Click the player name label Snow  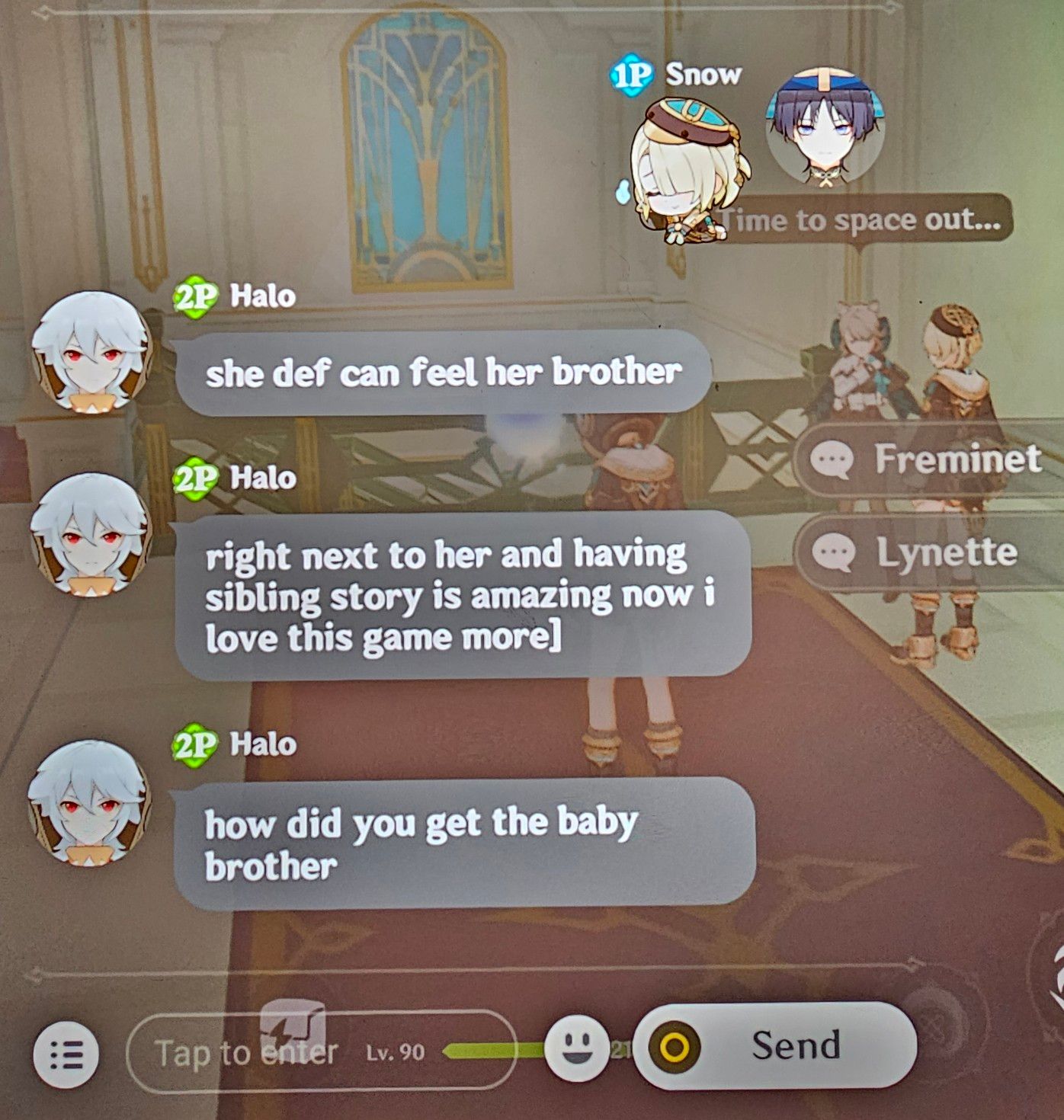701,75
